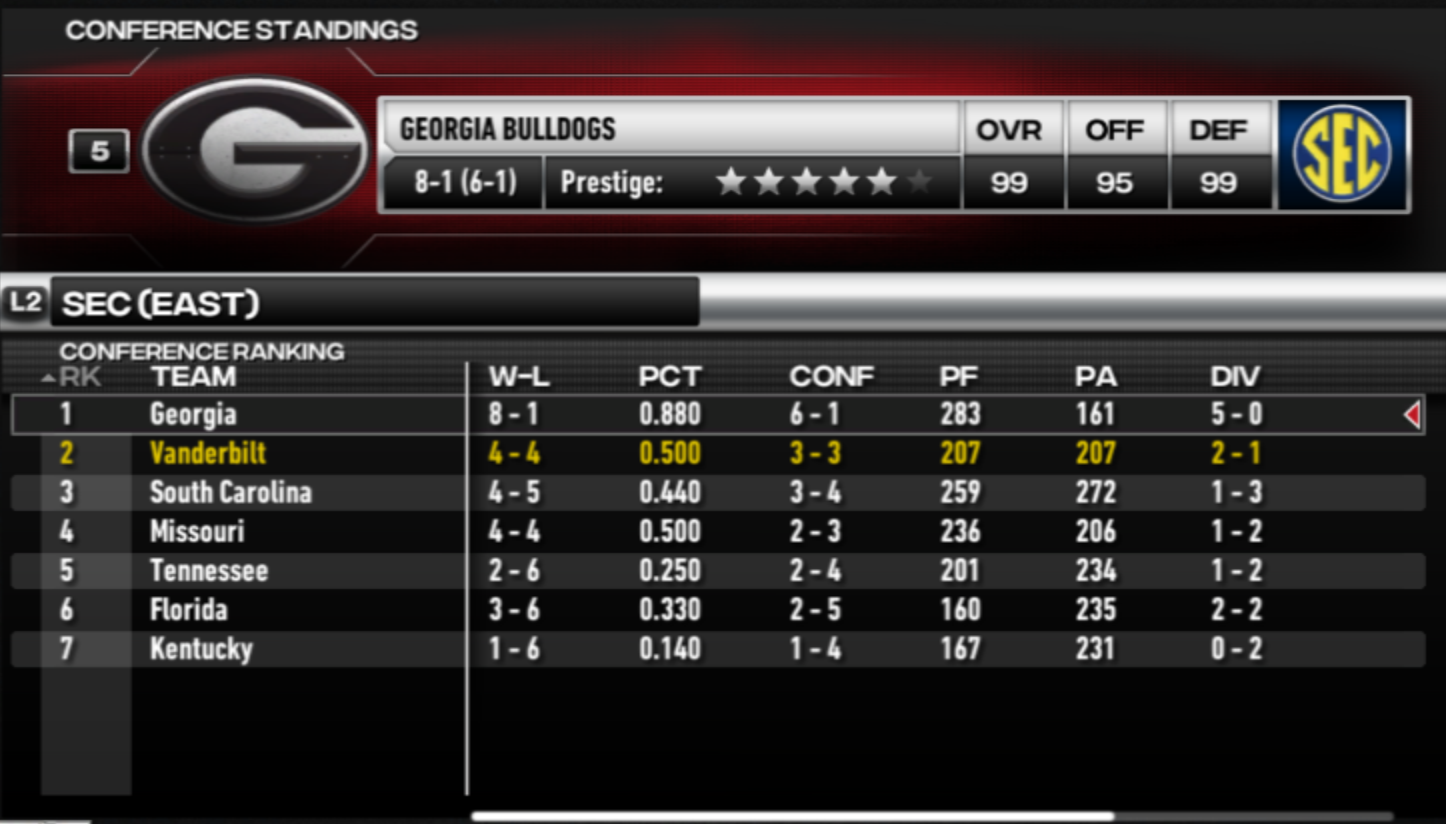Select Florida in the conference ranking

(x=188, y=610)
